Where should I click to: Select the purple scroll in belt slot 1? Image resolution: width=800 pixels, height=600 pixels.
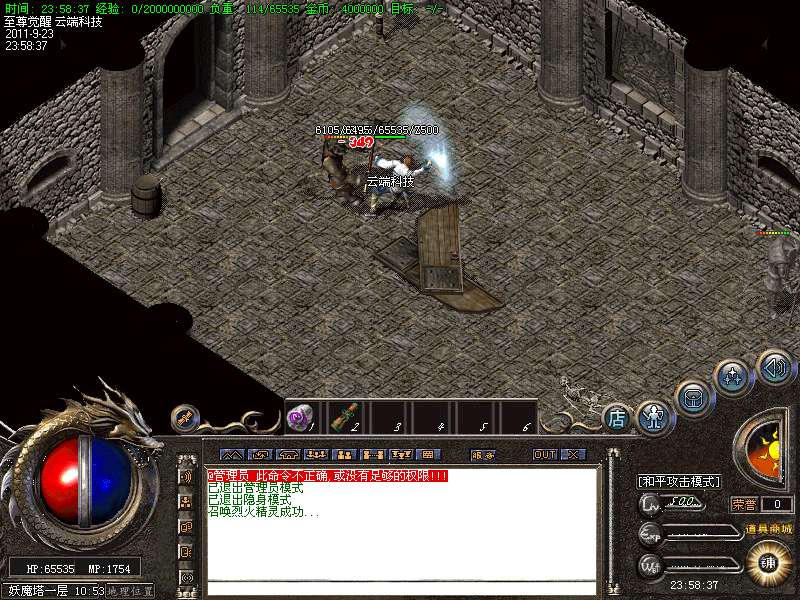point(298,418)
